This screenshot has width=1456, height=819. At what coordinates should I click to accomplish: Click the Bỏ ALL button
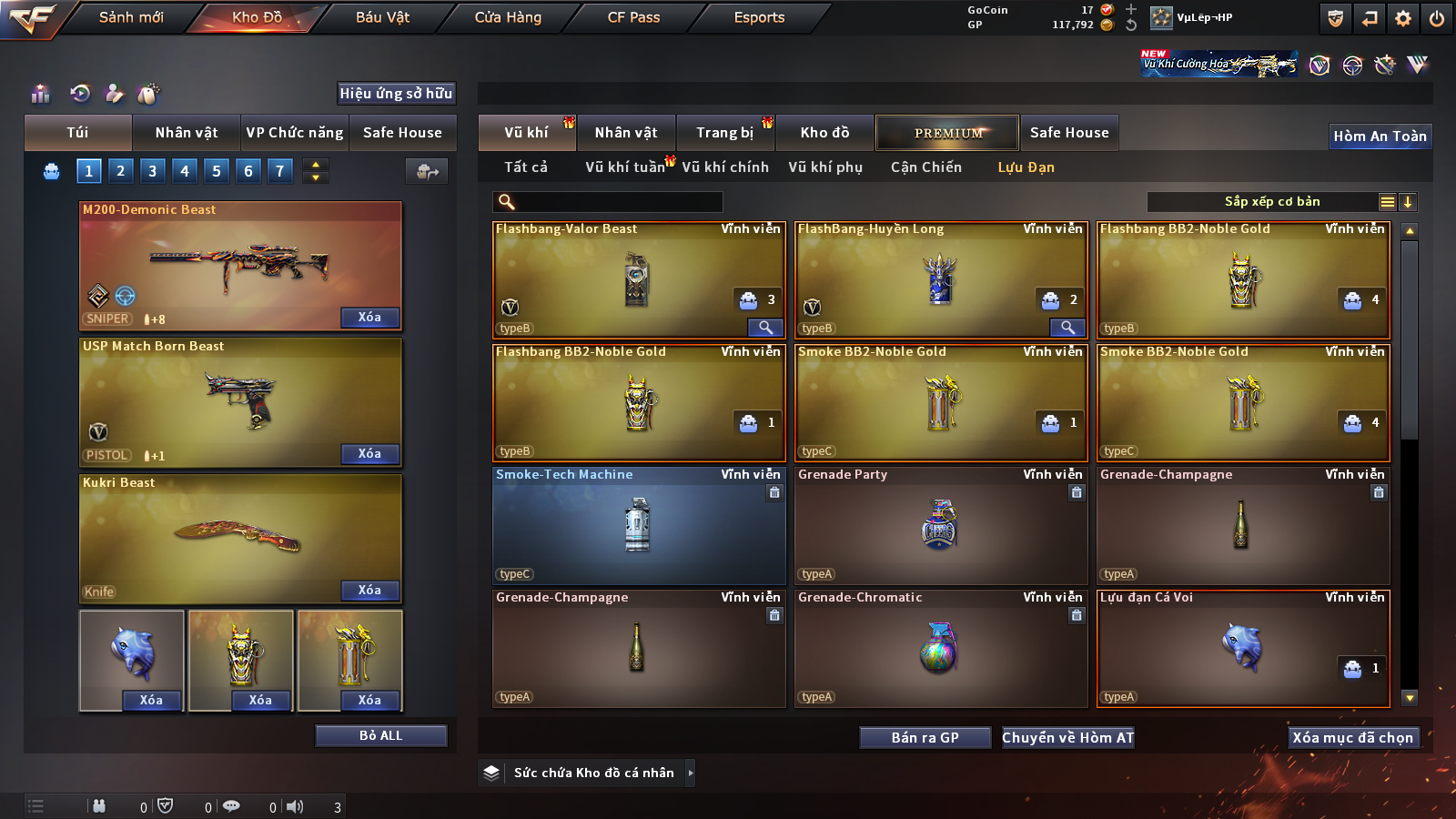pos(380,735)
